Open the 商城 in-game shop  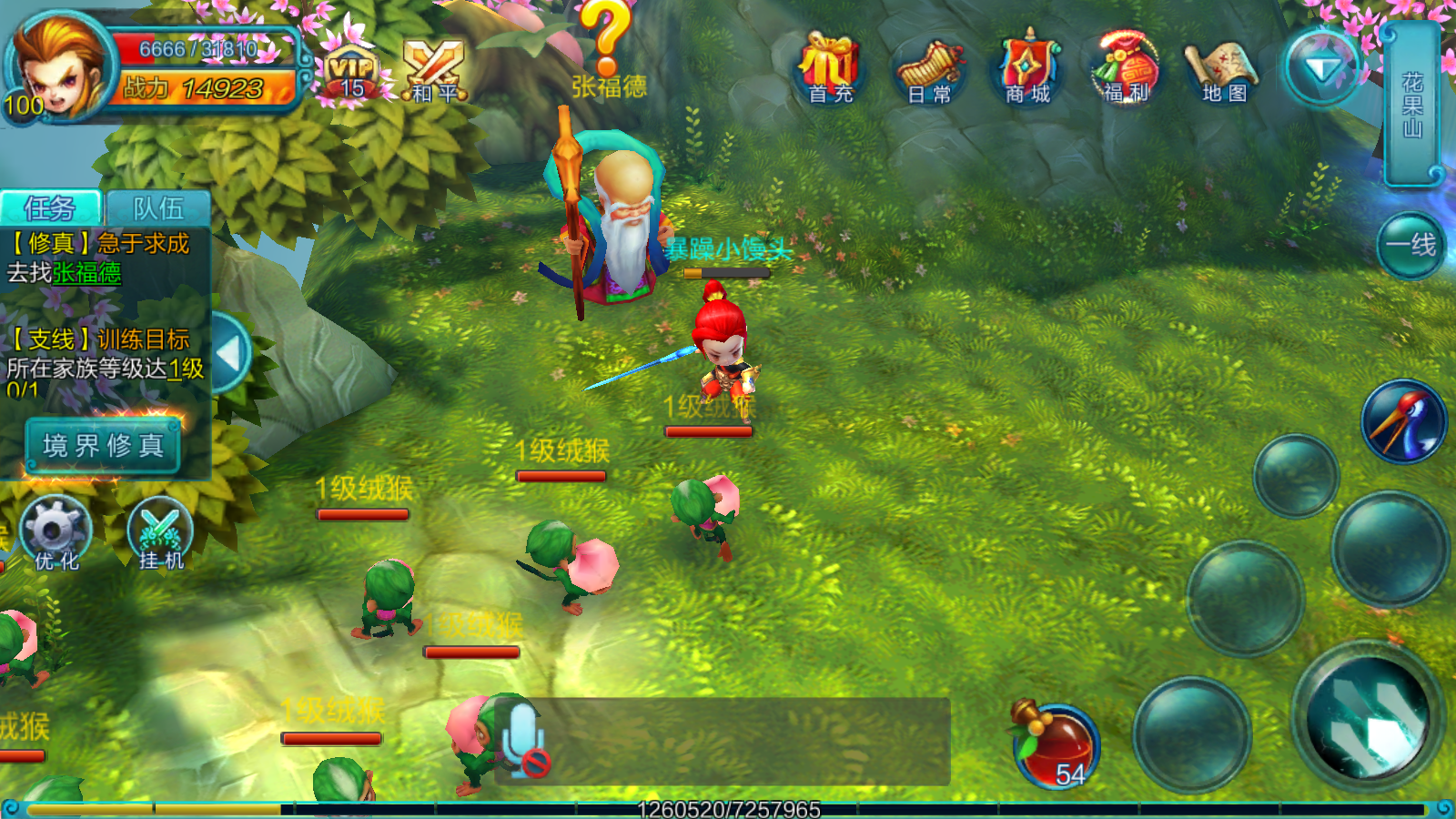point(1028,64)
